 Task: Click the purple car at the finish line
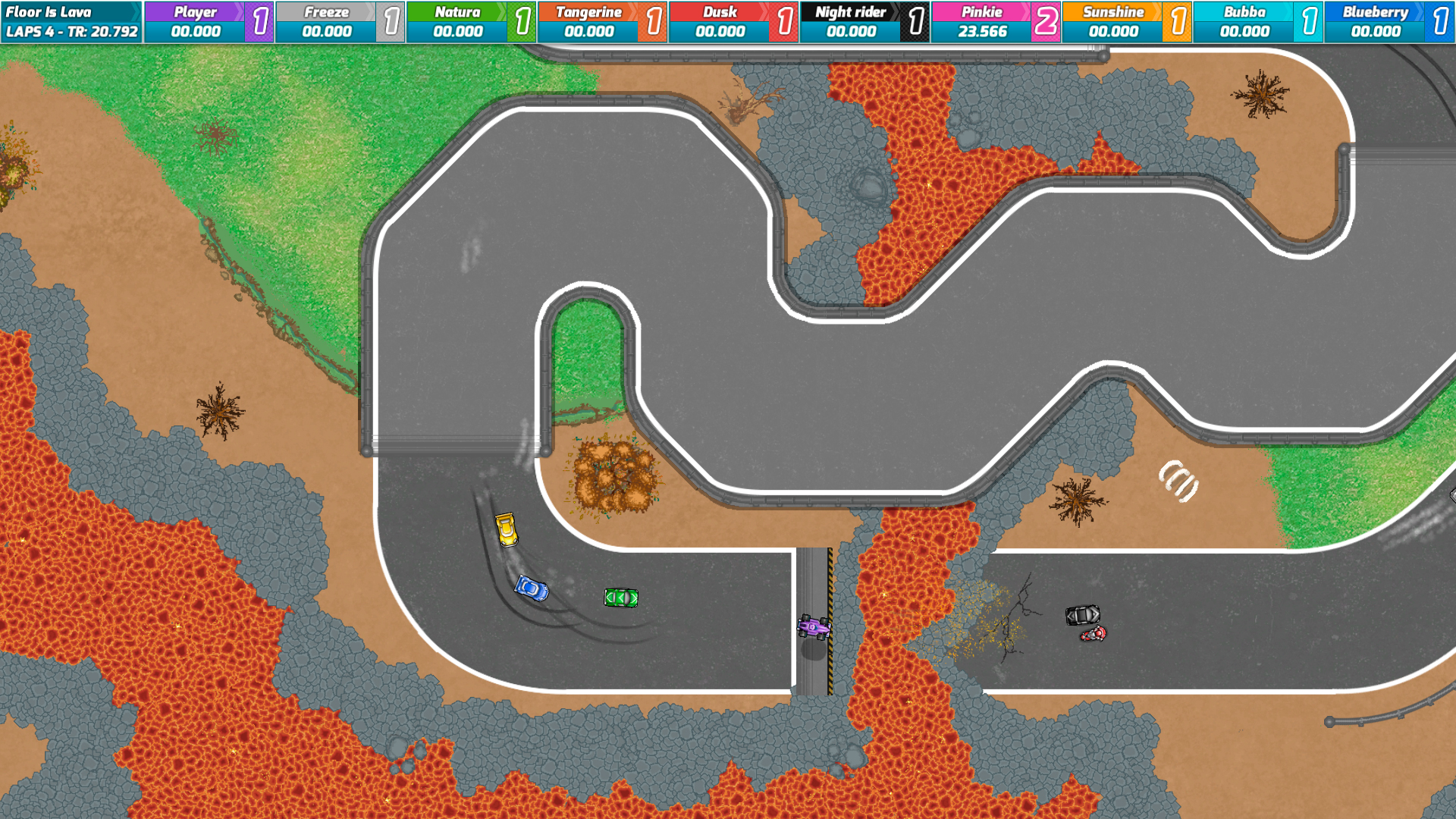point(812,628)
